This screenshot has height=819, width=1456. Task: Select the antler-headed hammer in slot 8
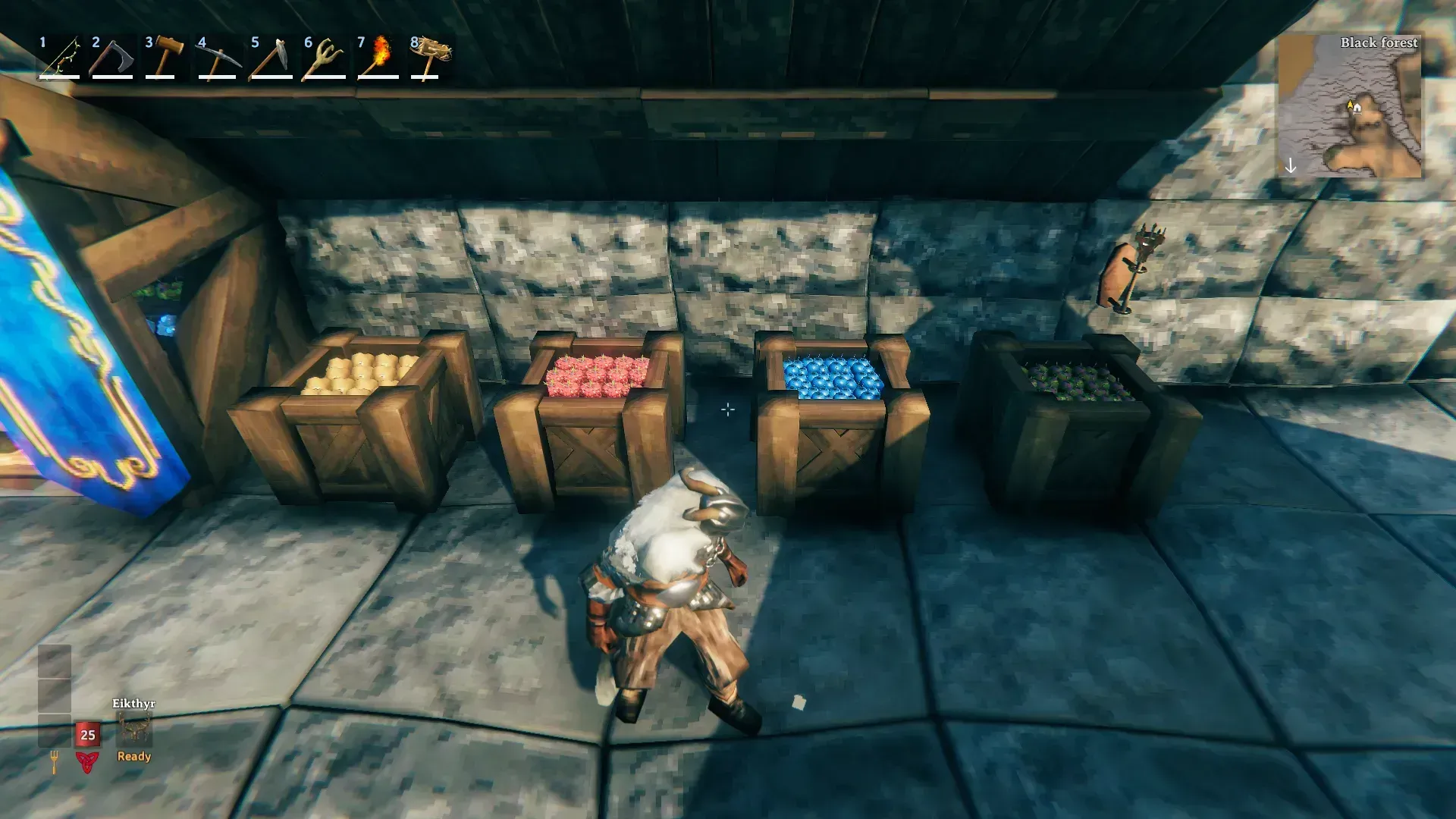coord(430,58)
